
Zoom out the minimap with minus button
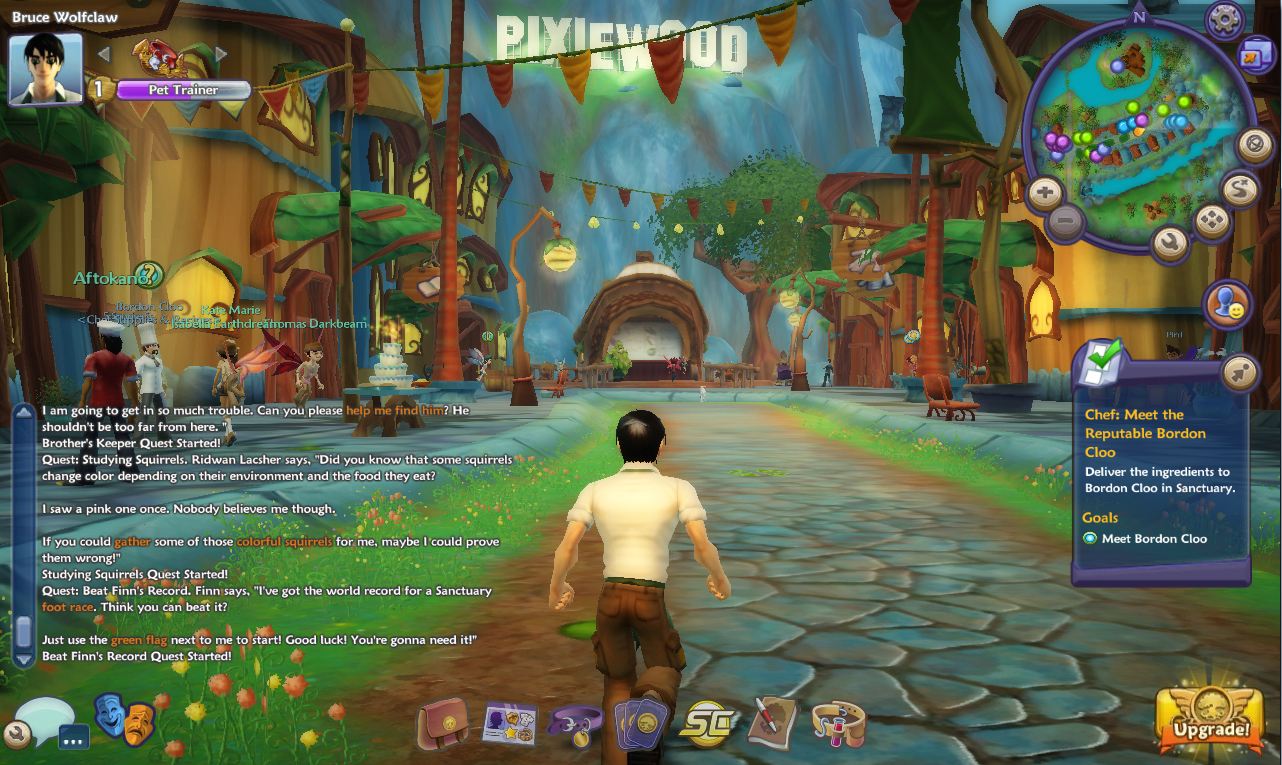pyautogui.click(x=1067, y=221)
